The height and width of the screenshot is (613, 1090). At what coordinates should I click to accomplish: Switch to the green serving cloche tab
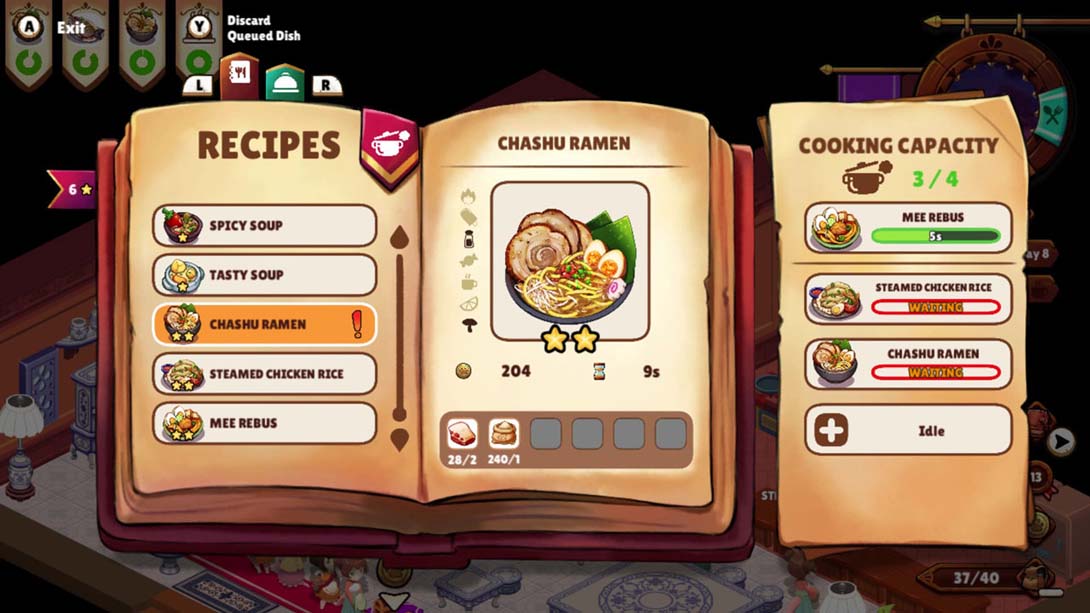284,81
